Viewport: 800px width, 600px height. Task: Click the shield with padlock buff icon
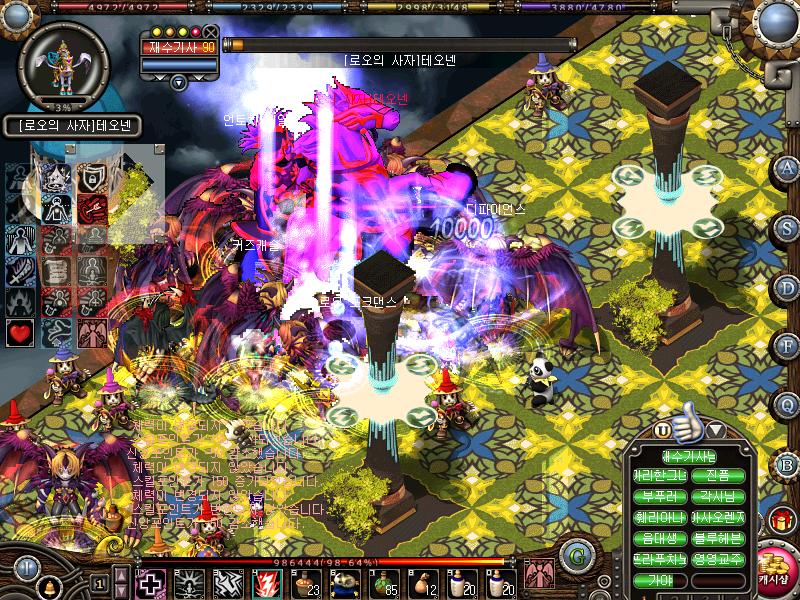click(92, 177)
